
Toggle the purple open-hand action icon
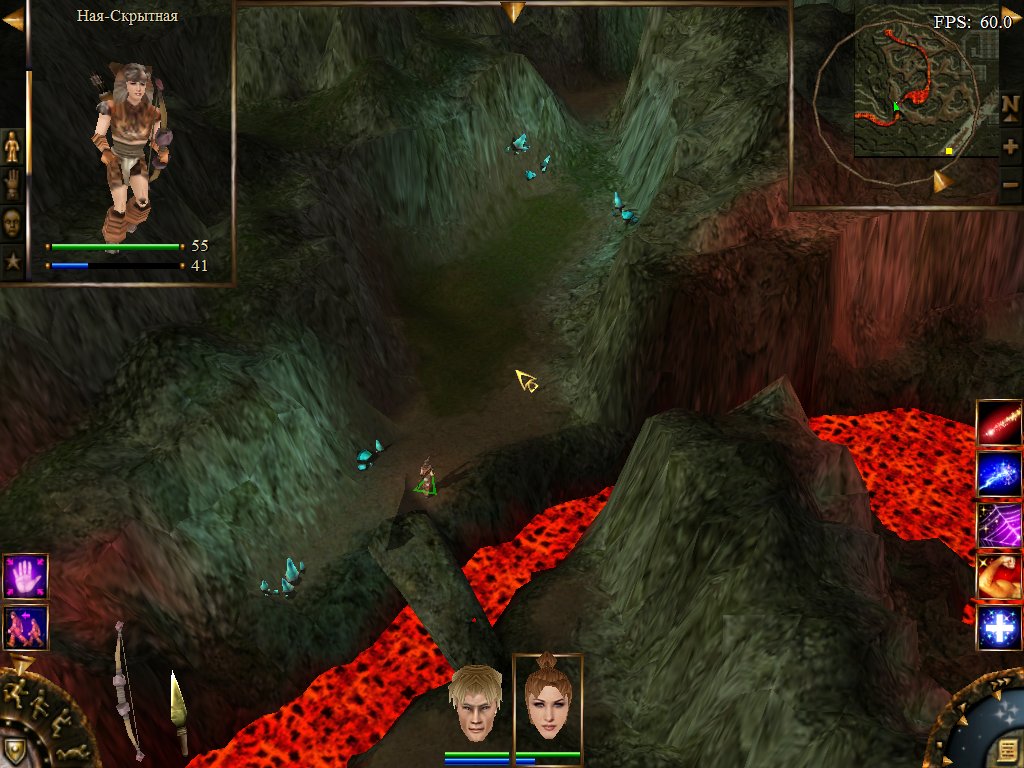click(25, 576)
